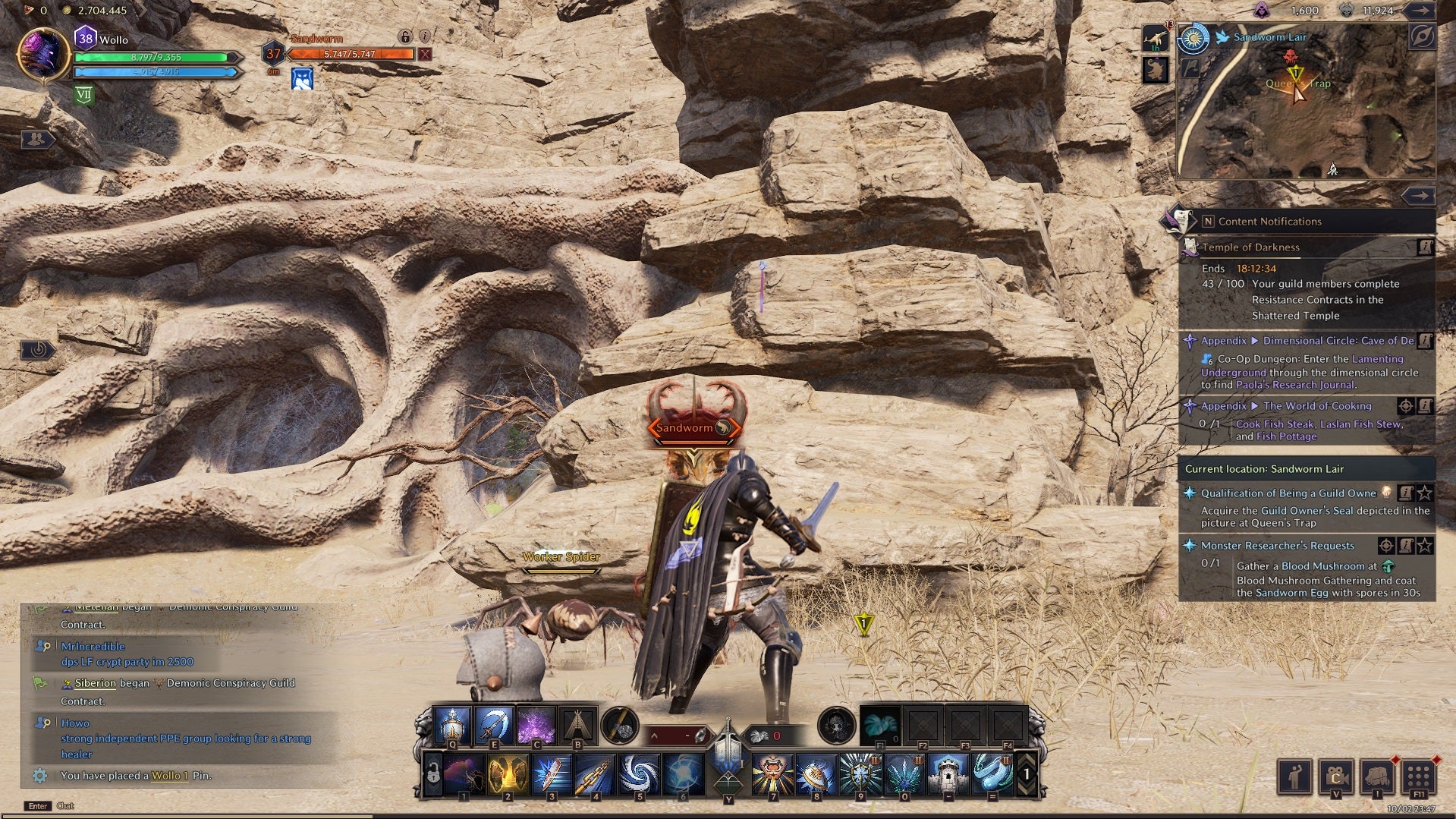Use the purple crystal morph skill
This screenshot has width=1456, height=819.
click(536, 725)
